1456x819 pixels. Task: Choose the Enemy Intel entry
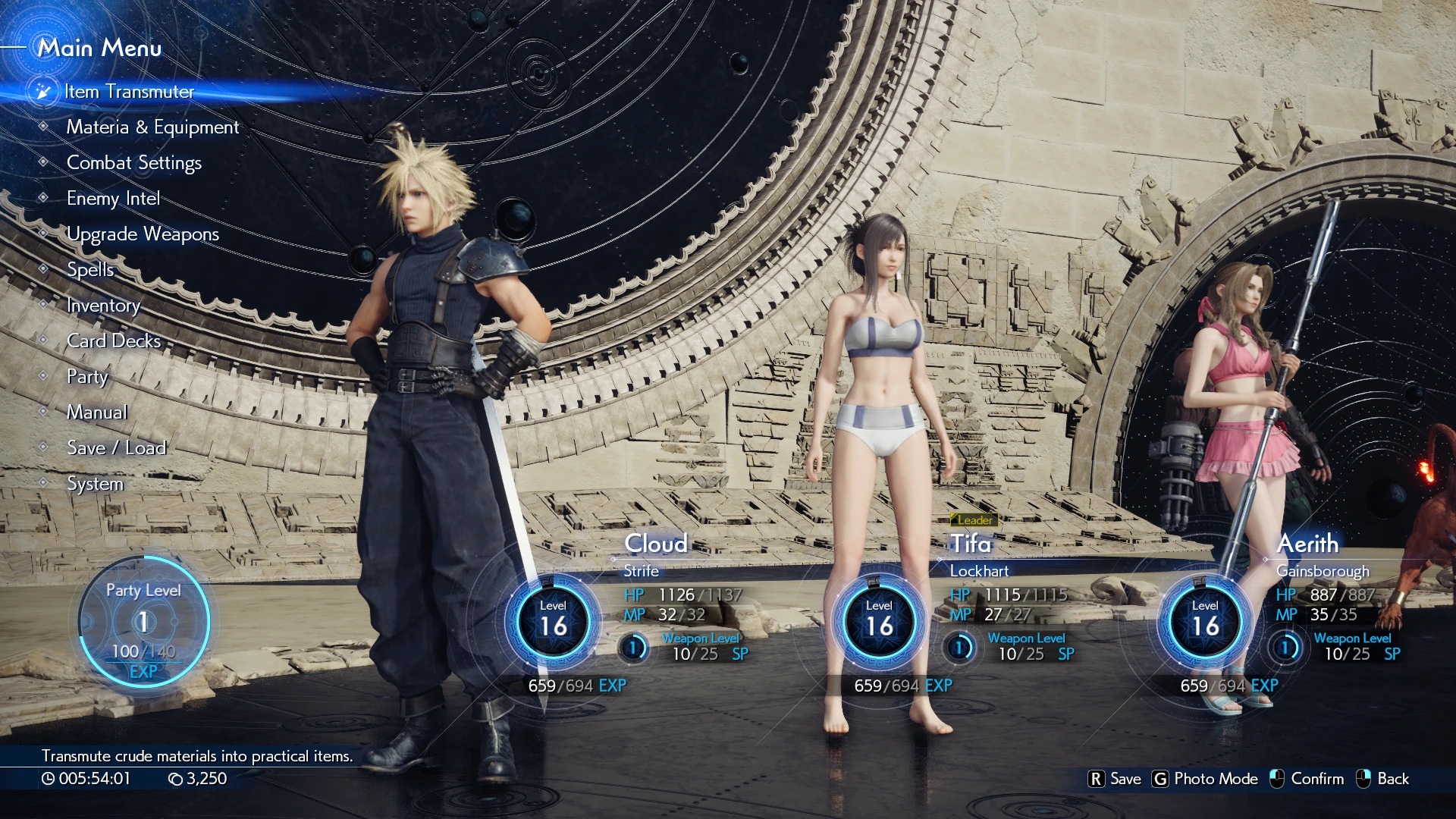coord(113,199)
